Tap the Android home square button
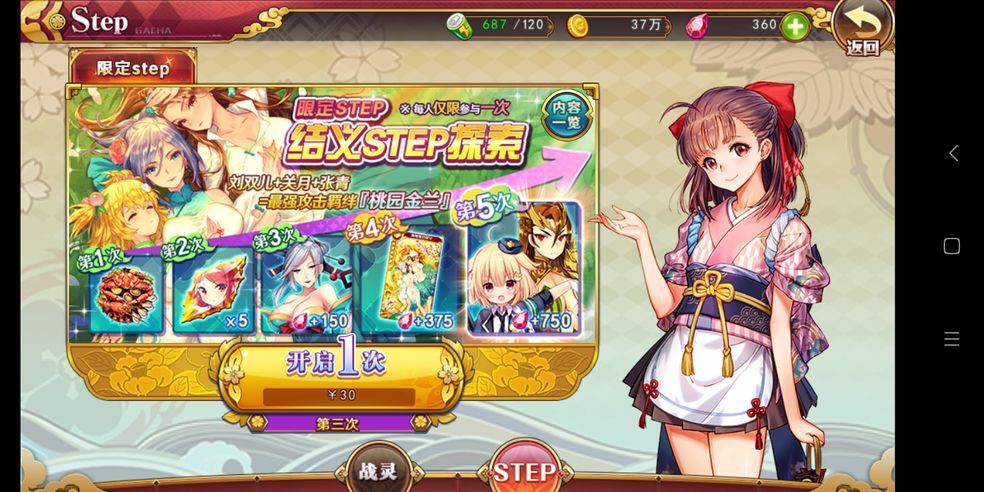 click(952, 246)
